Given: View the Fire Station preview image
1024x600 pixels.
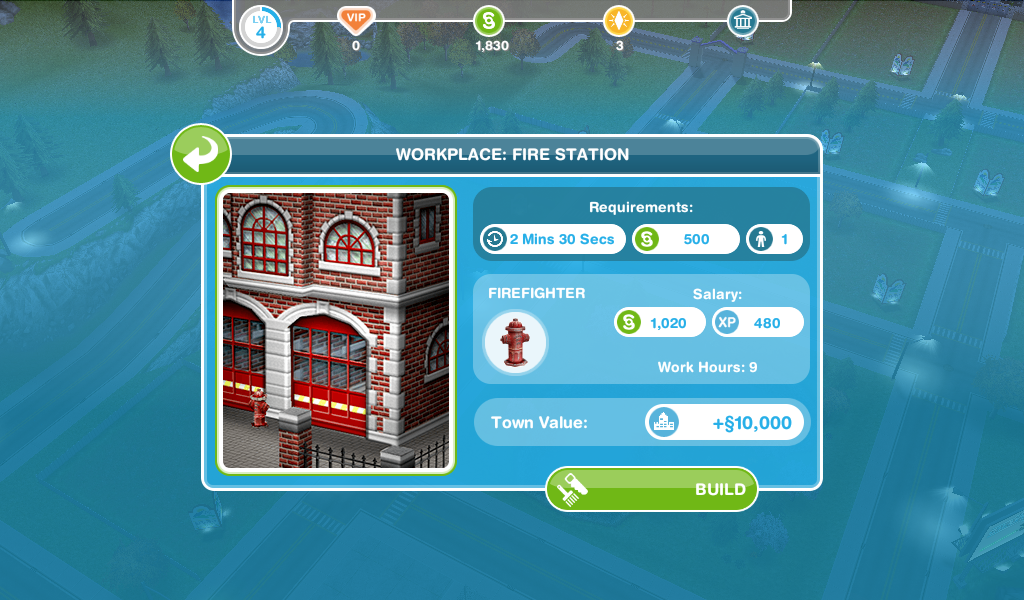Looking at the screenshot, I should (336, 330).
